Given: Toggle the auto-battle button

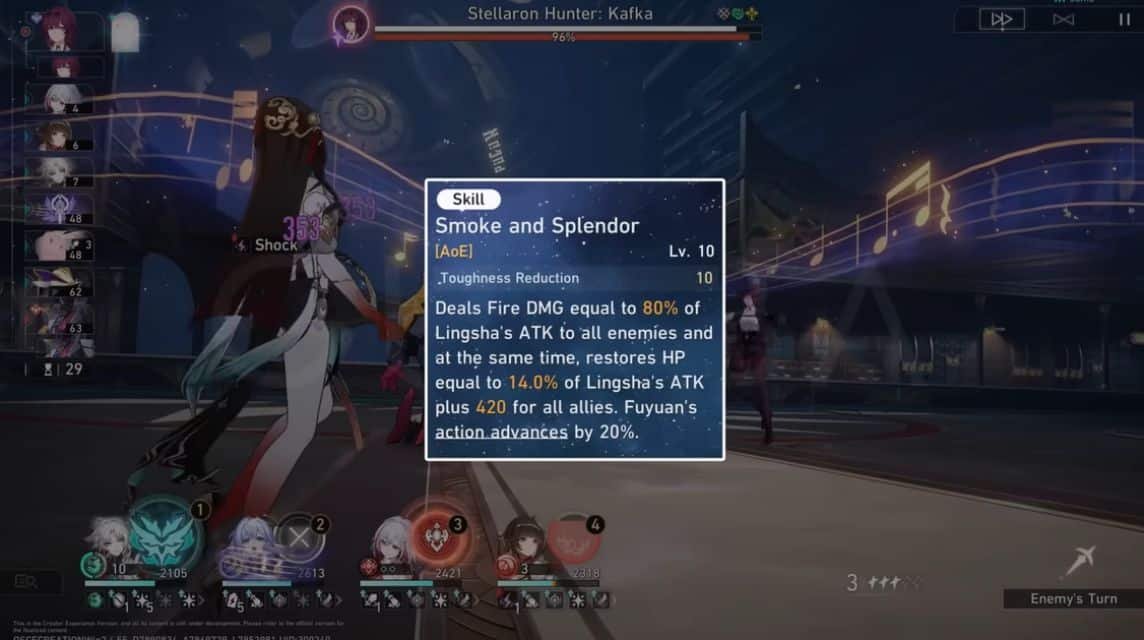Looking at the screenshot, I should (x=1063, y=19).
